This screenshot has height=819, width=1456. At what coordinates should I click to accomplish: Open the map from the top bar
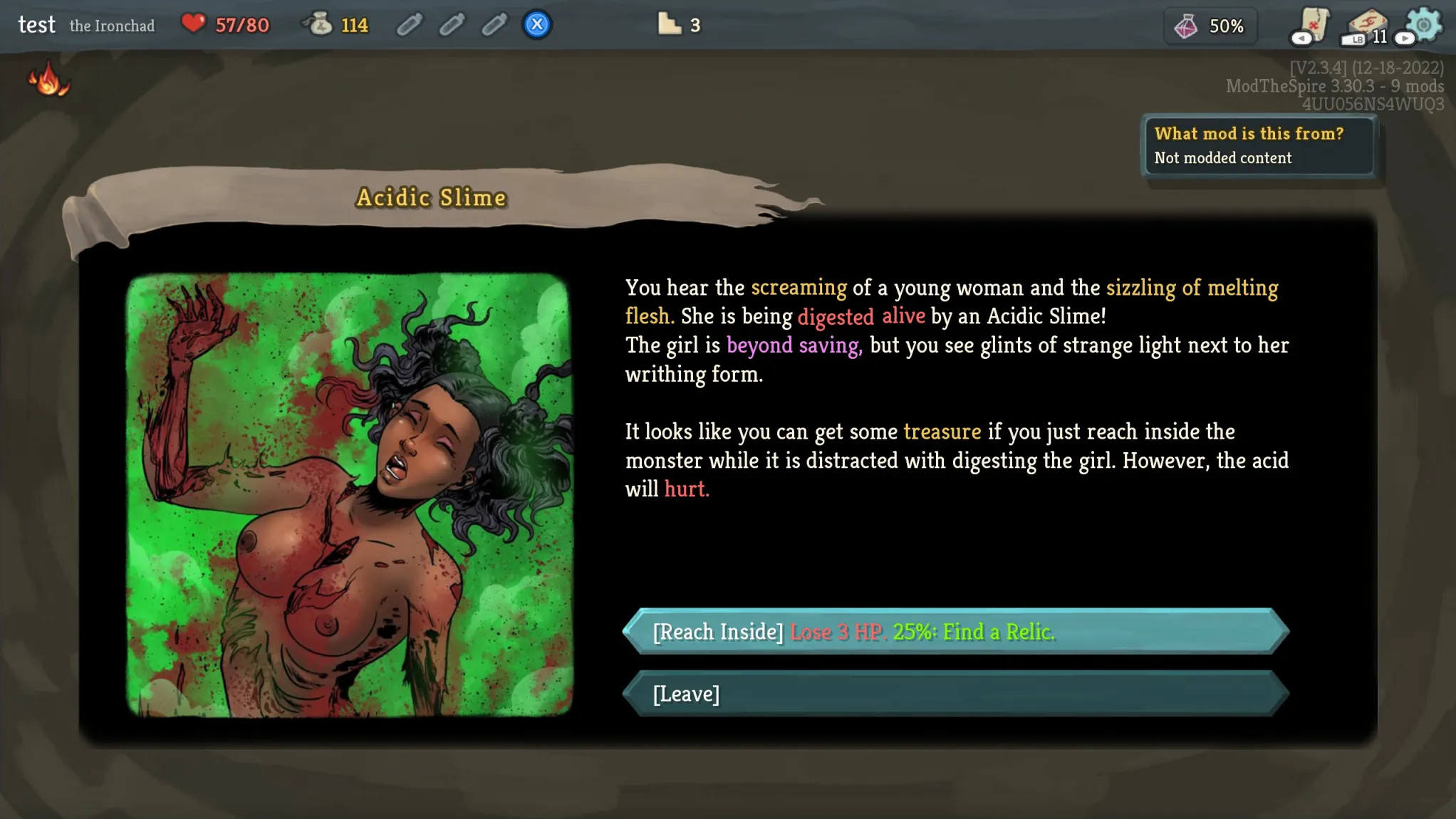[x=1312, y=25]
